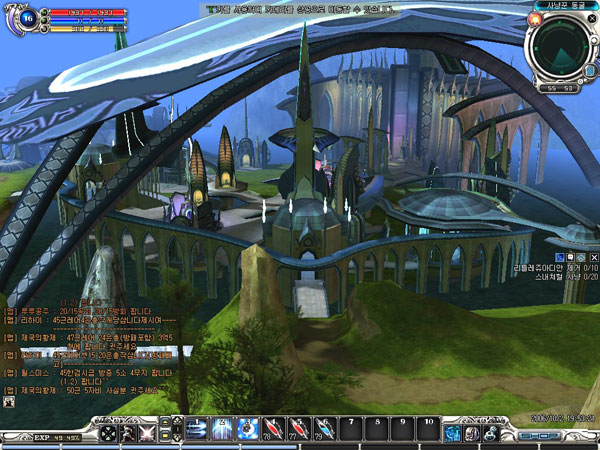Select hotbar slot number 10

pyautogui.click(x=427, y=431)
